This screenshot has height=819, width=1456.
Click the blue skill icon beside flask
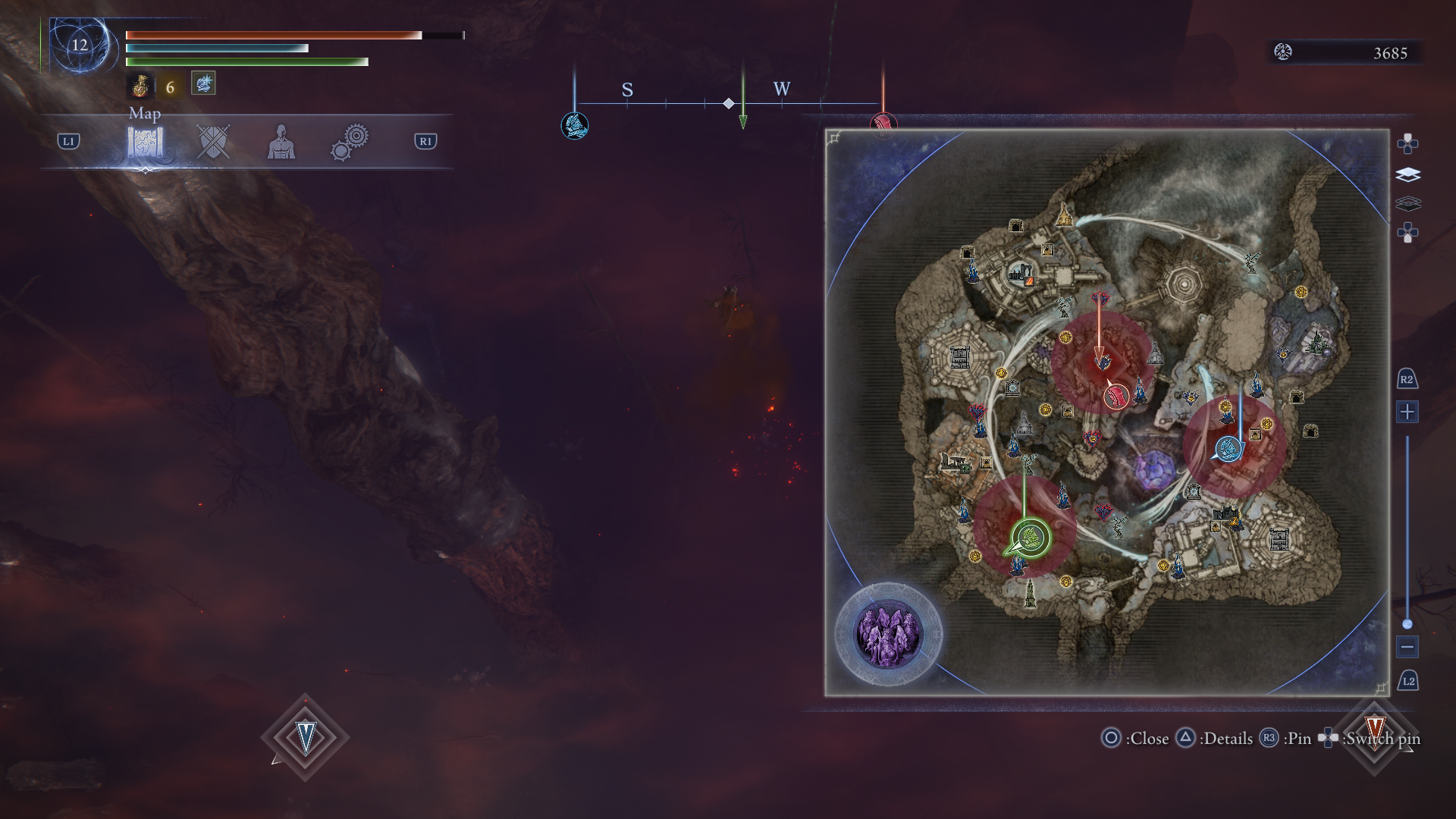point(203,83)
